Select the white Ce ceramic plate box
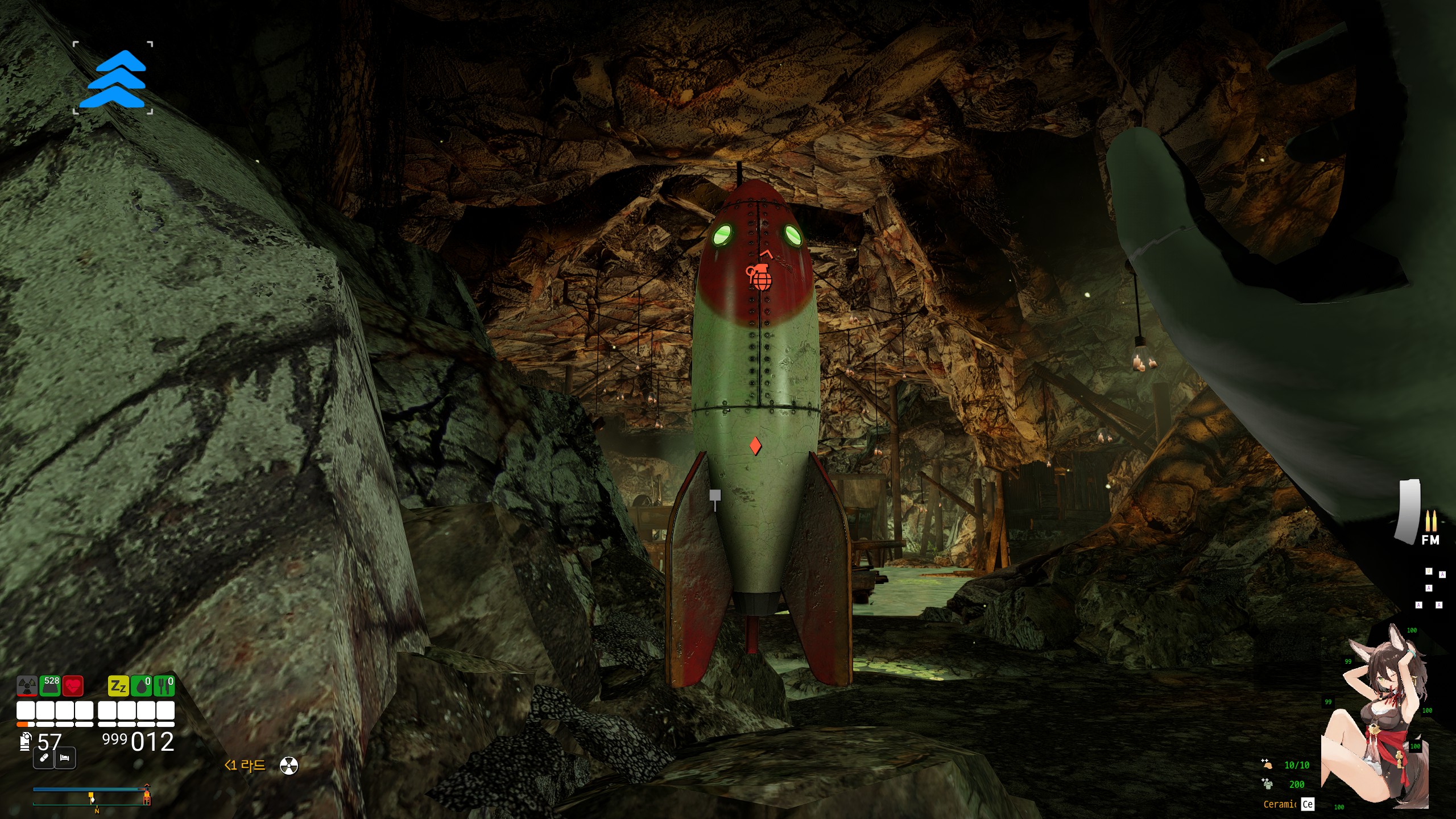The image size is (1456, 819). click(1308, 804)
